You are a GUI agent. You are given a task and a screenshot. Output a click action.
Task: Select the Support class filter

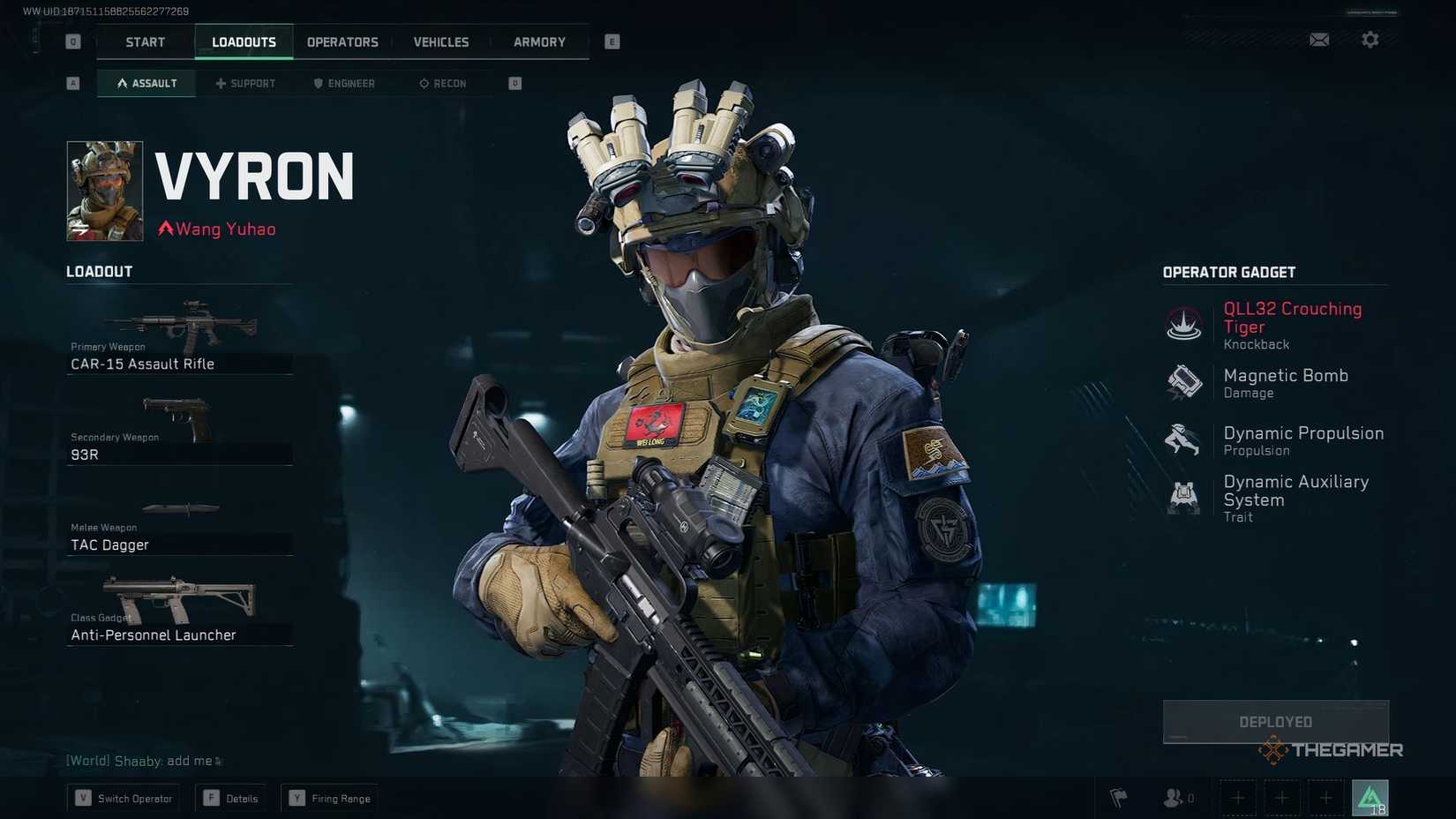[245, 83]
